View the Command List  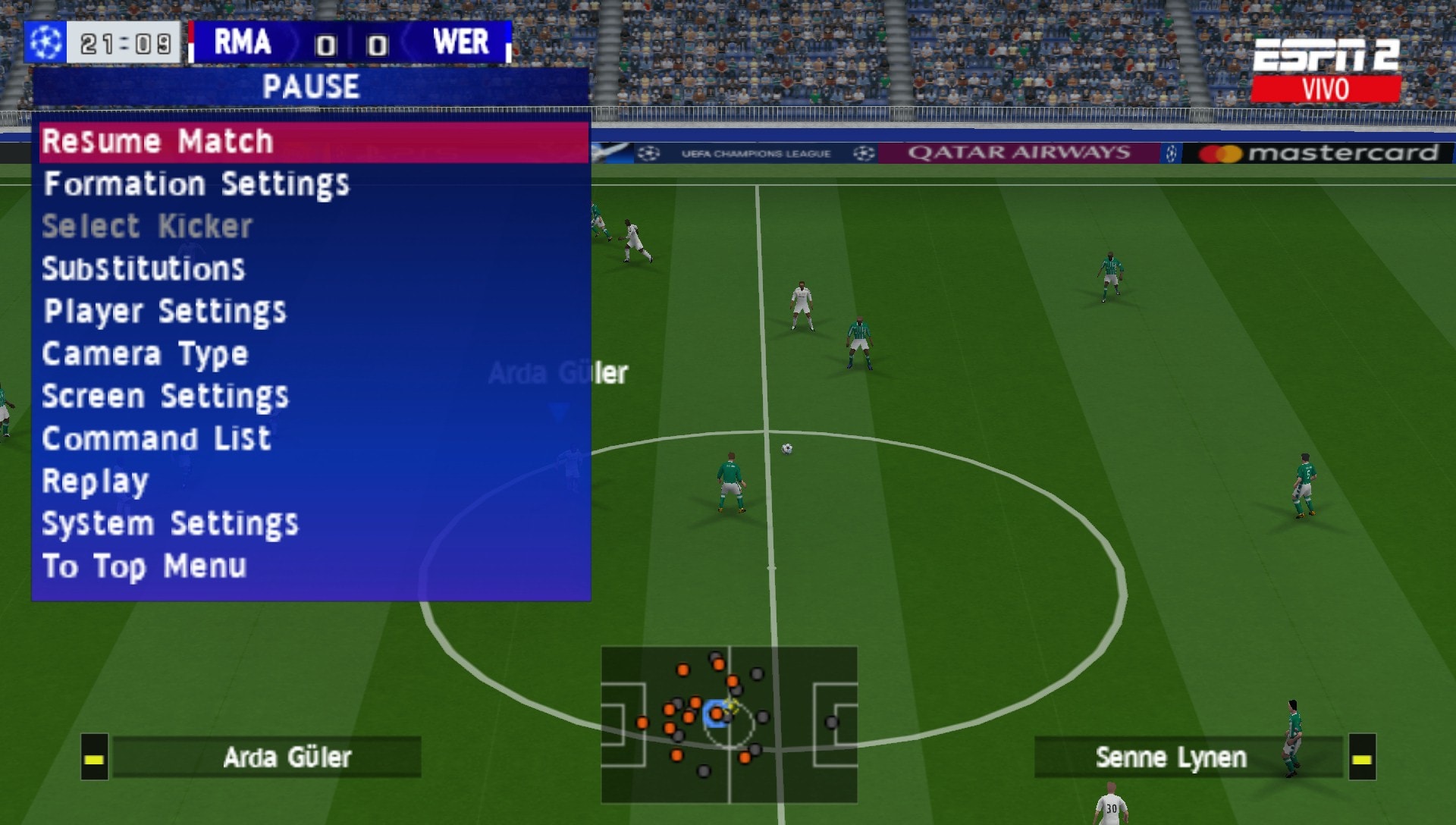(157, 438)
